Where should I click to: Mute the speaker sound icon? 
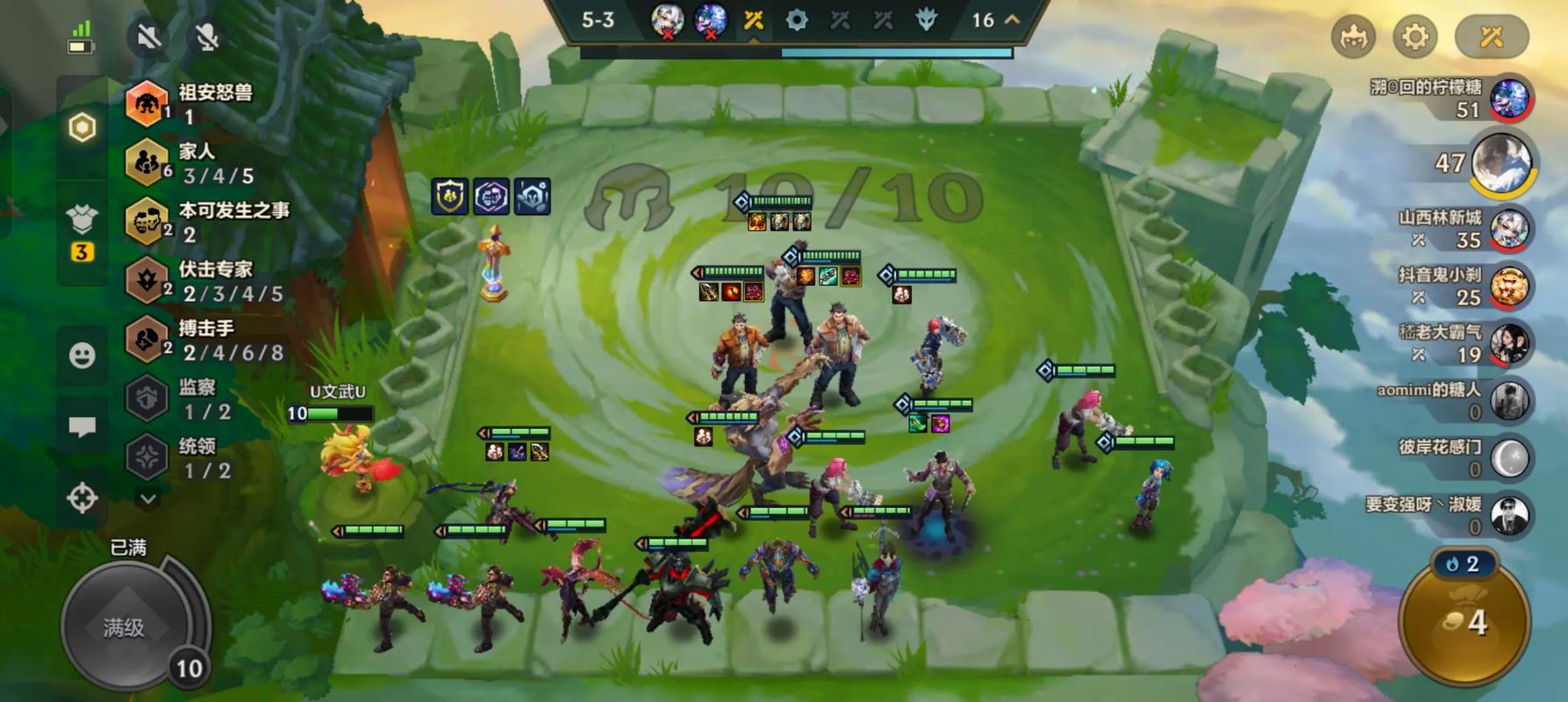(149, 37)
